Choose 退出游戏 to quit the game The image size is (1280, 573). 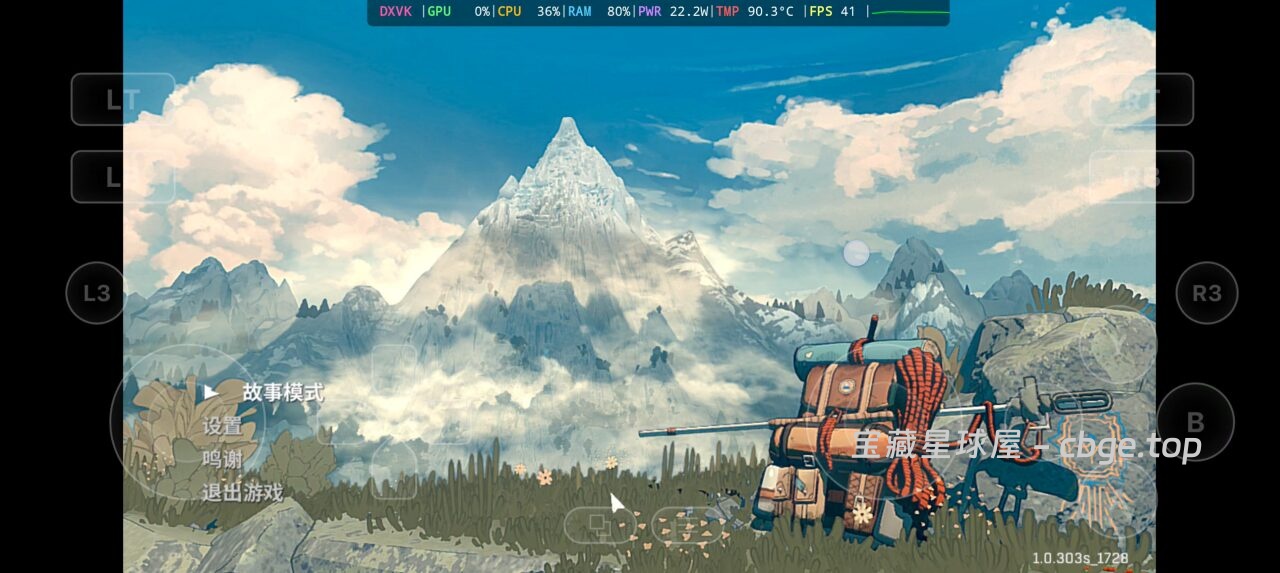[242, 492]
